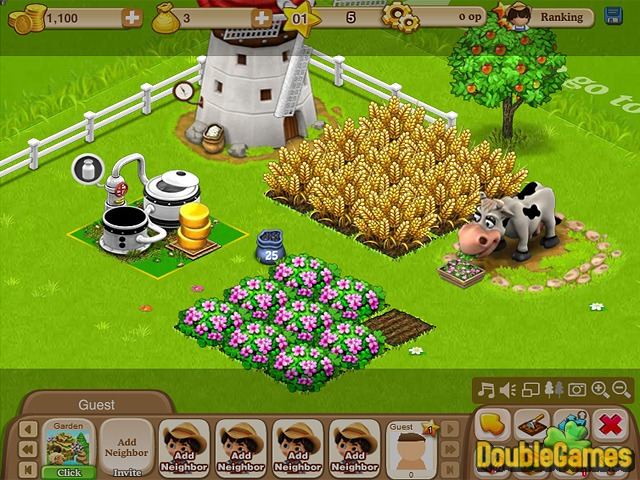
Task: Toggle the music note option
Action: 487,390
